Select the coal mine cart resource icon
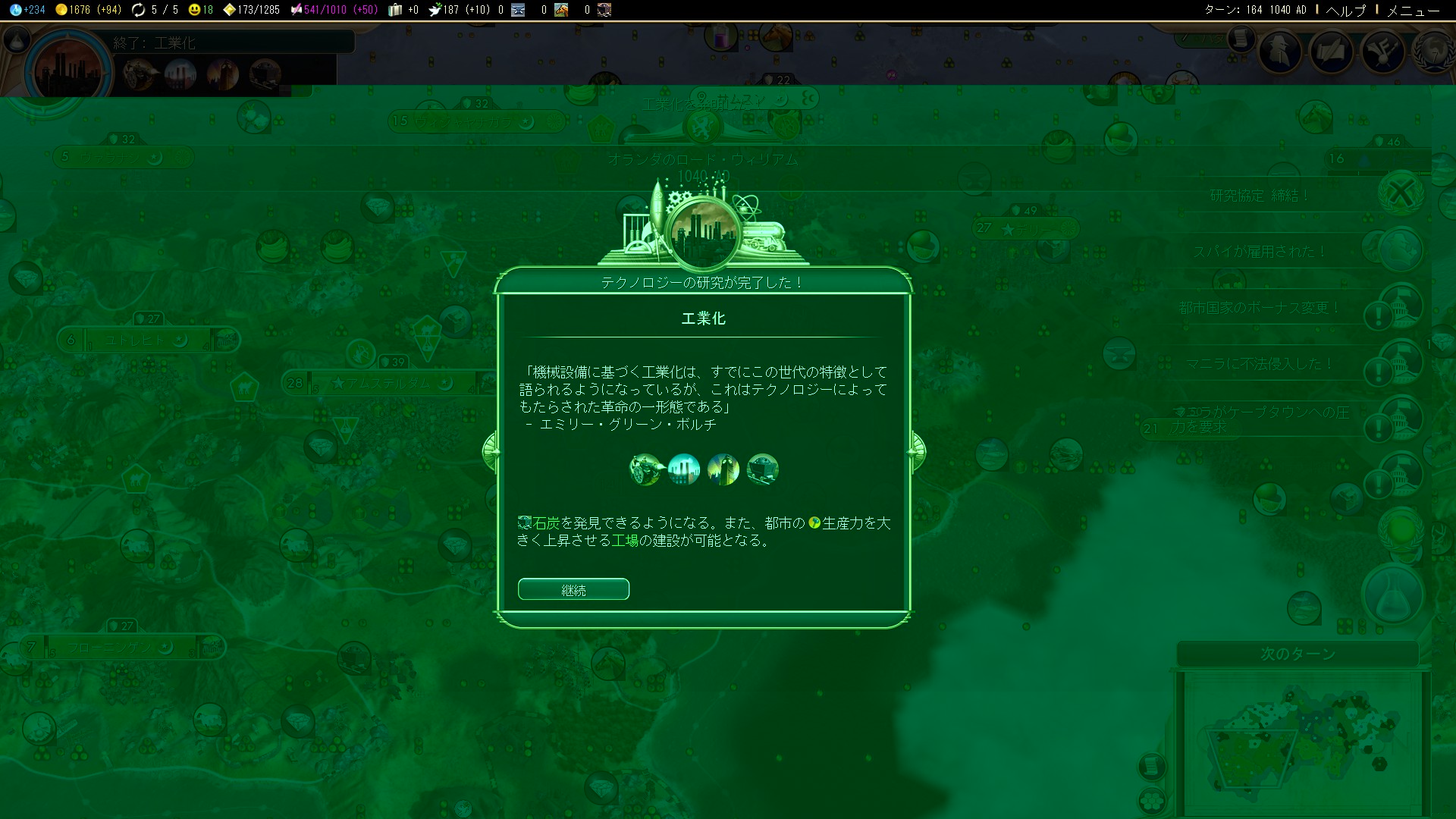Image resolution: width=1456 pixels, height=819 pixels. 763,469
